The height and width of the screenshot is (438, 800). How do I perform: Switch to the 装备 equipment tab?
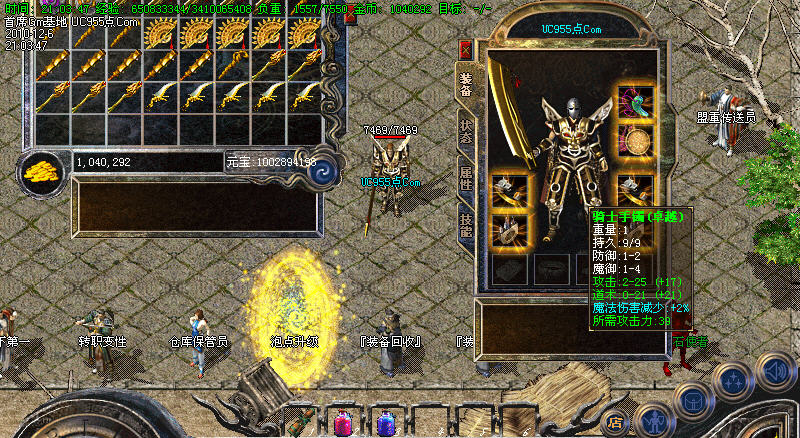click(x=465, y=83)
